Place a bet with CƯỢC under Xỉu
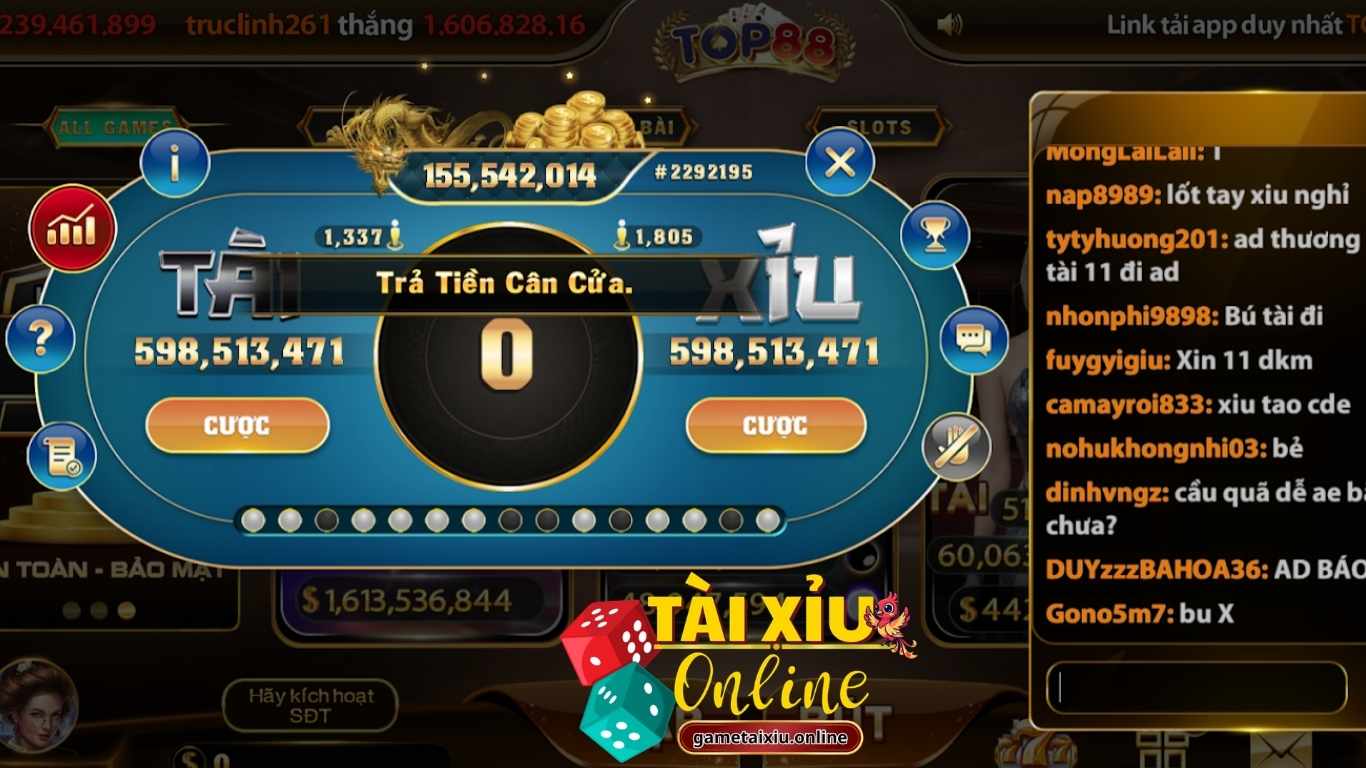 775,424
